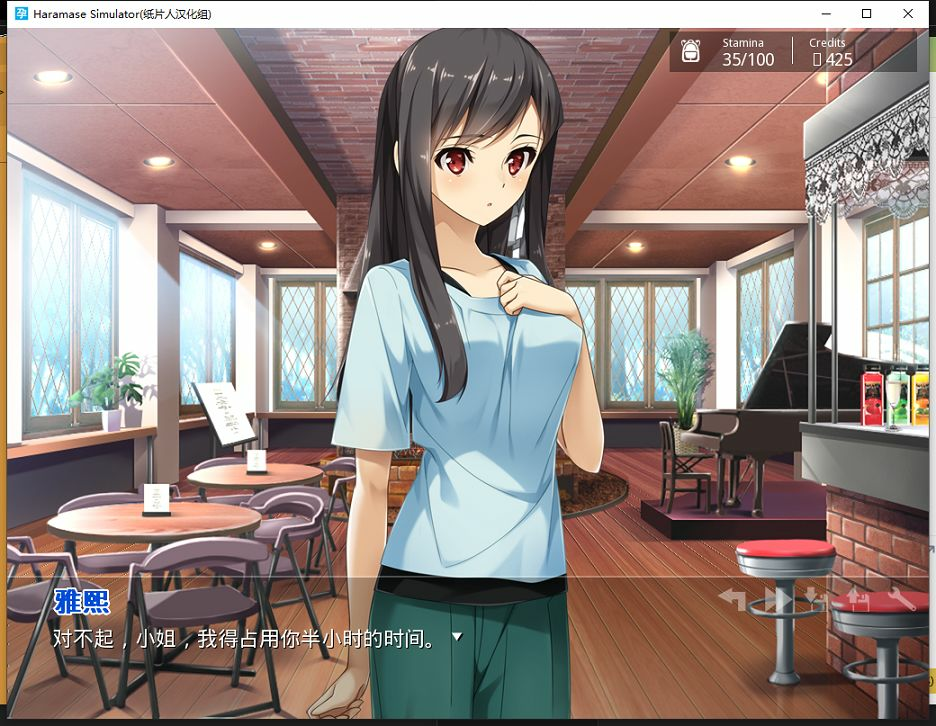Open settings with the wrench icon
The height and width of the screenshot is (726, 936).
[901, 599]
